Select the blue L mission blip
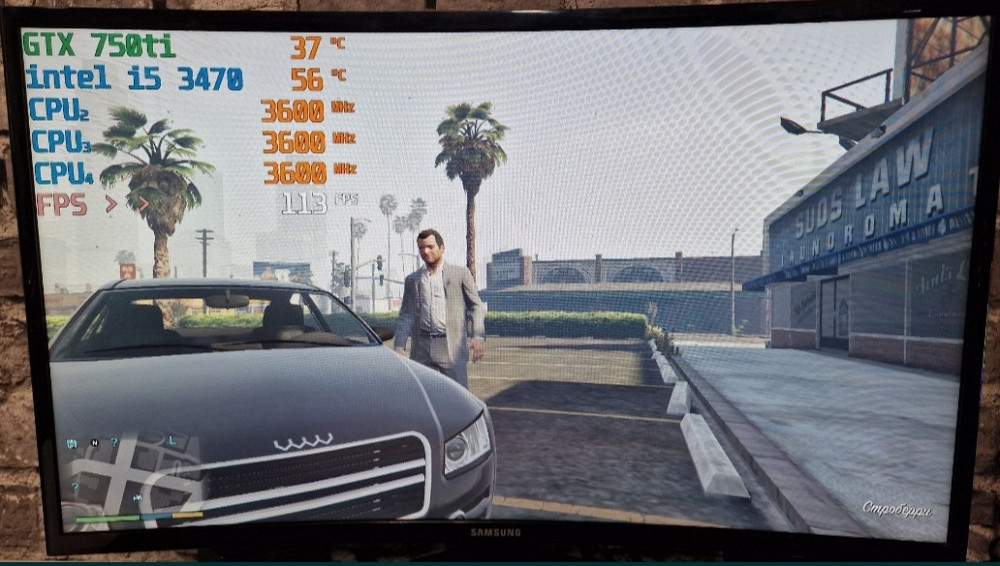Image resolution: width=1000 pixels, height=566 pixels. [171, 440]
